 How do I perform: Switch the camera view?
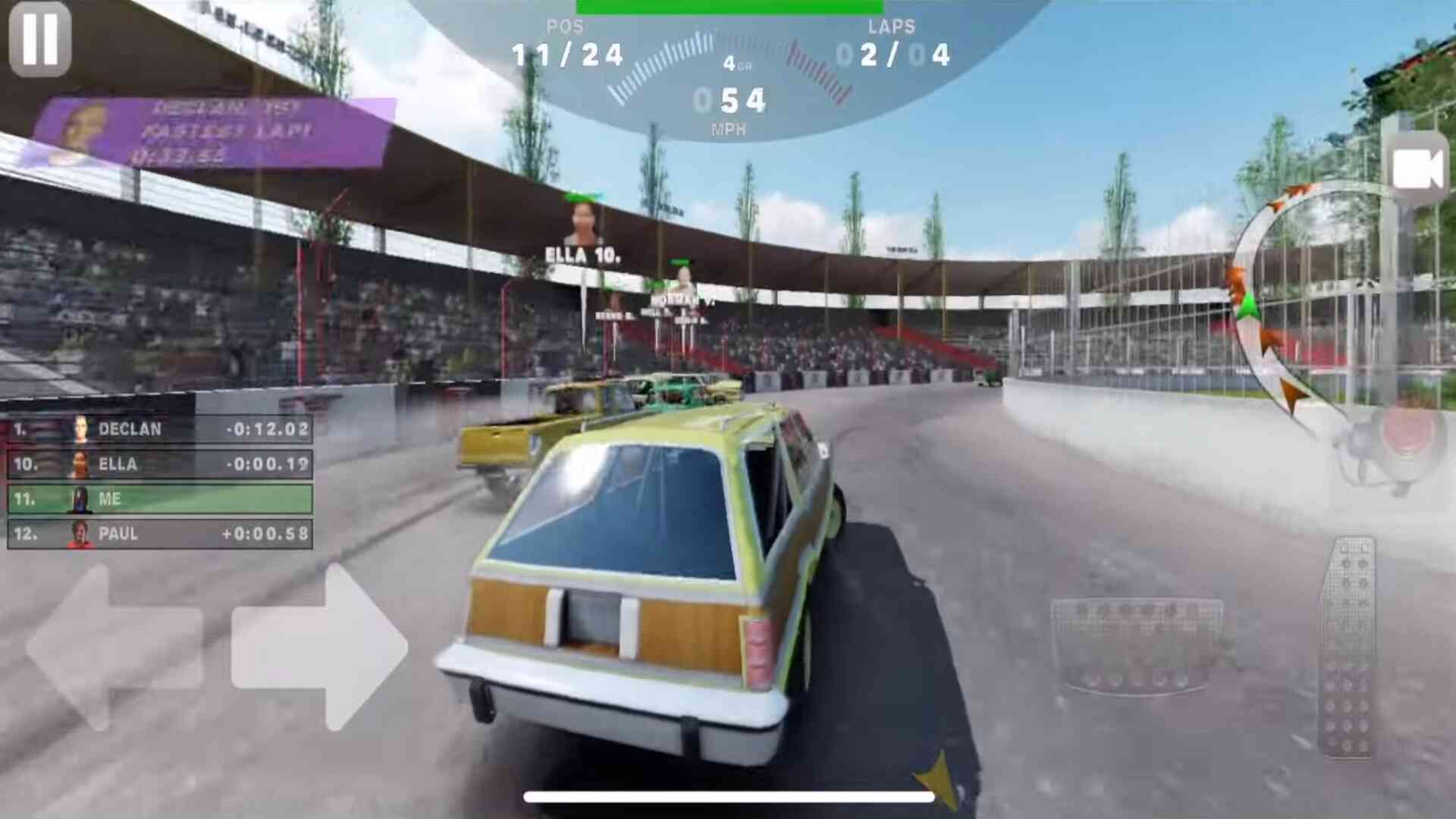point(1417,169)
